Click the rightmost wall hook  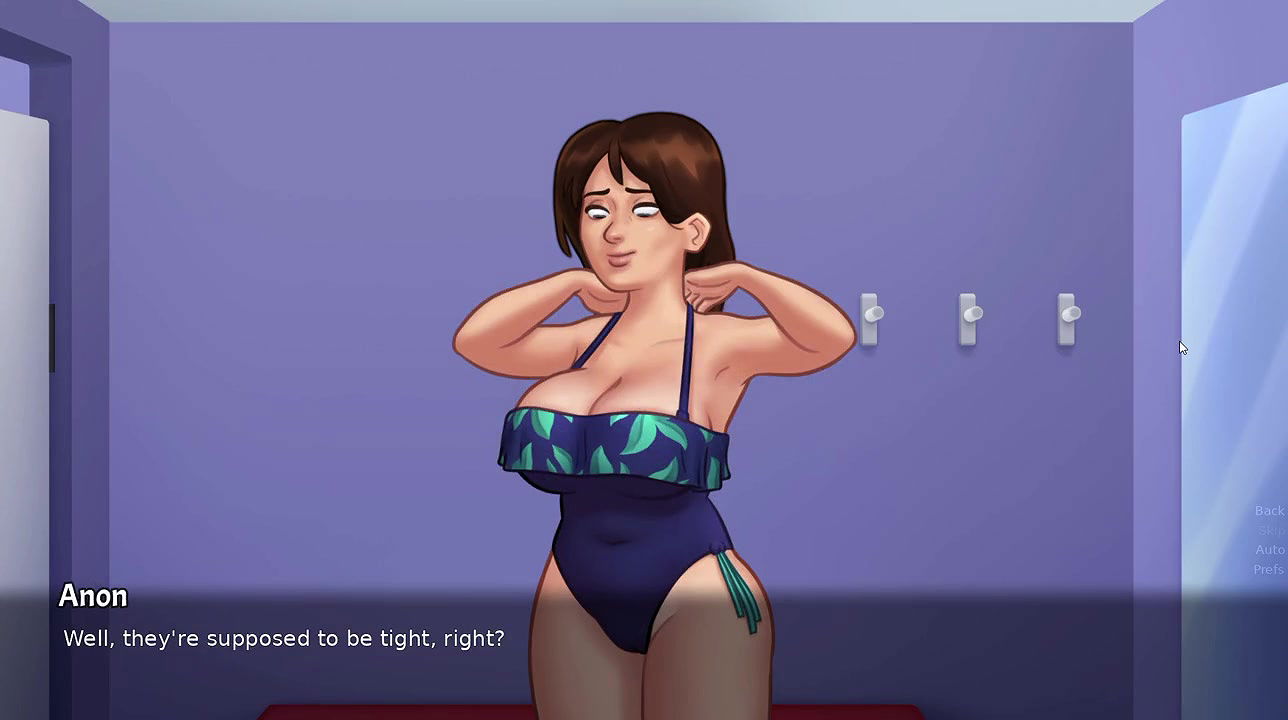click(1066, 318)
